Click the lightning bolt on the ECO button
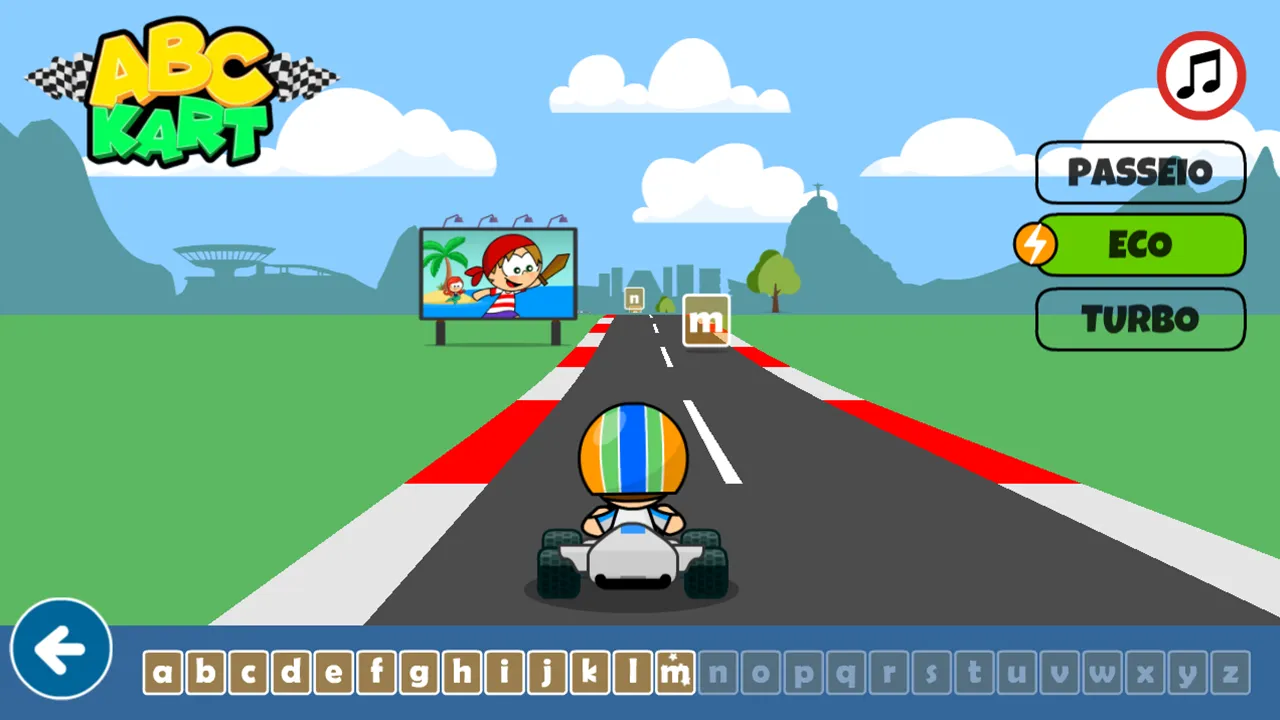Viewport: 1280px width, 720px height. pos(1037,244)
